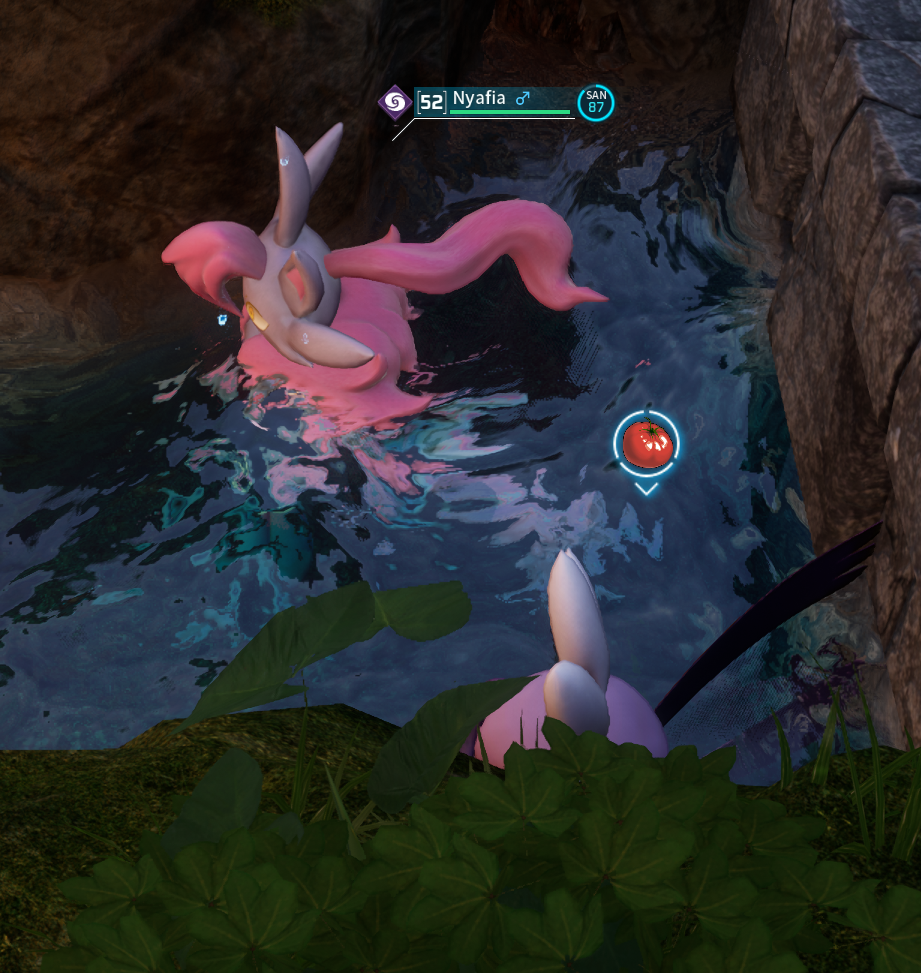Click the dark element icon beside Nyafia
921x973 pixels.
[x=394, y=101]
